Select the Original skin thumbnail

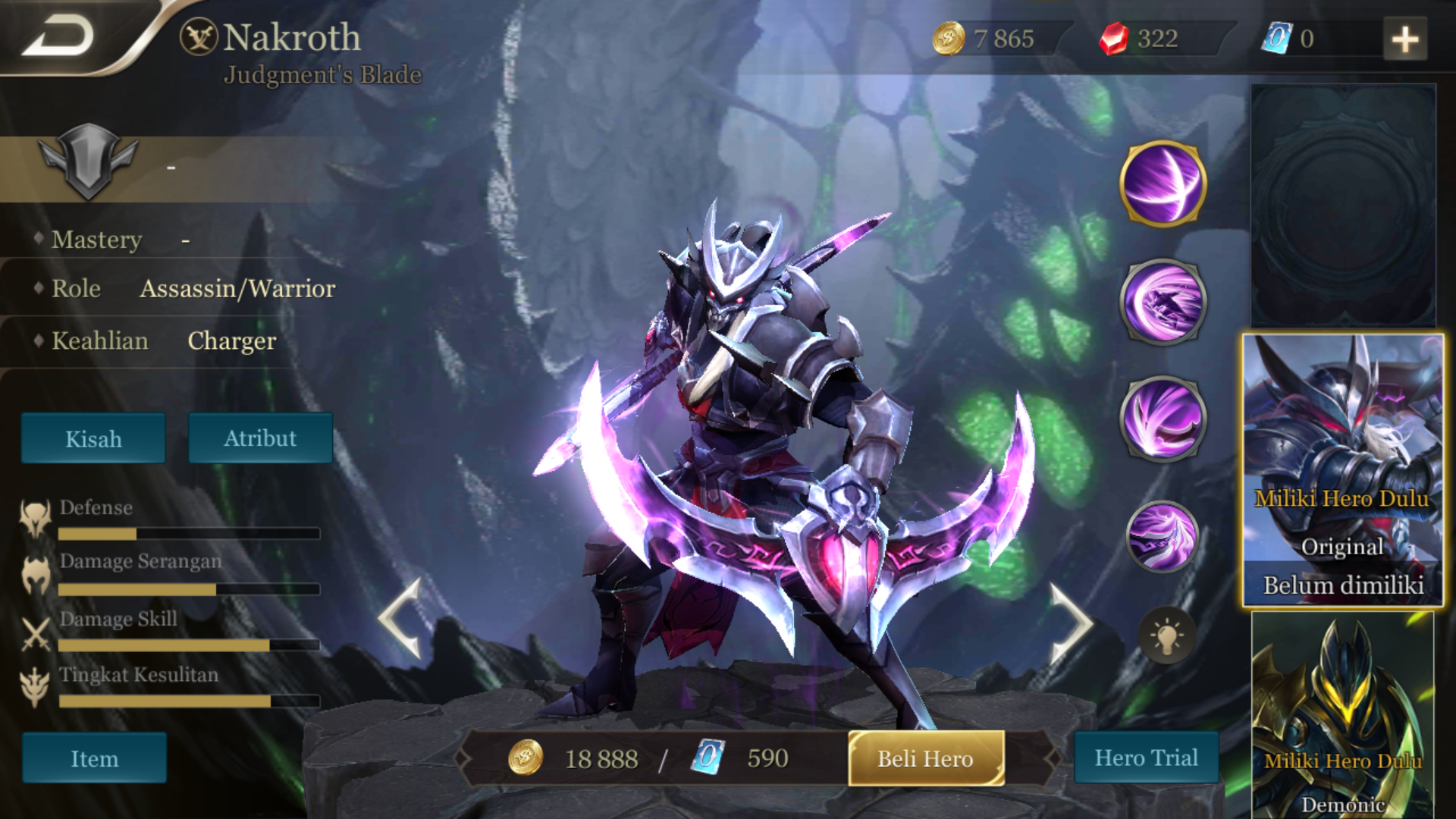1342,470
